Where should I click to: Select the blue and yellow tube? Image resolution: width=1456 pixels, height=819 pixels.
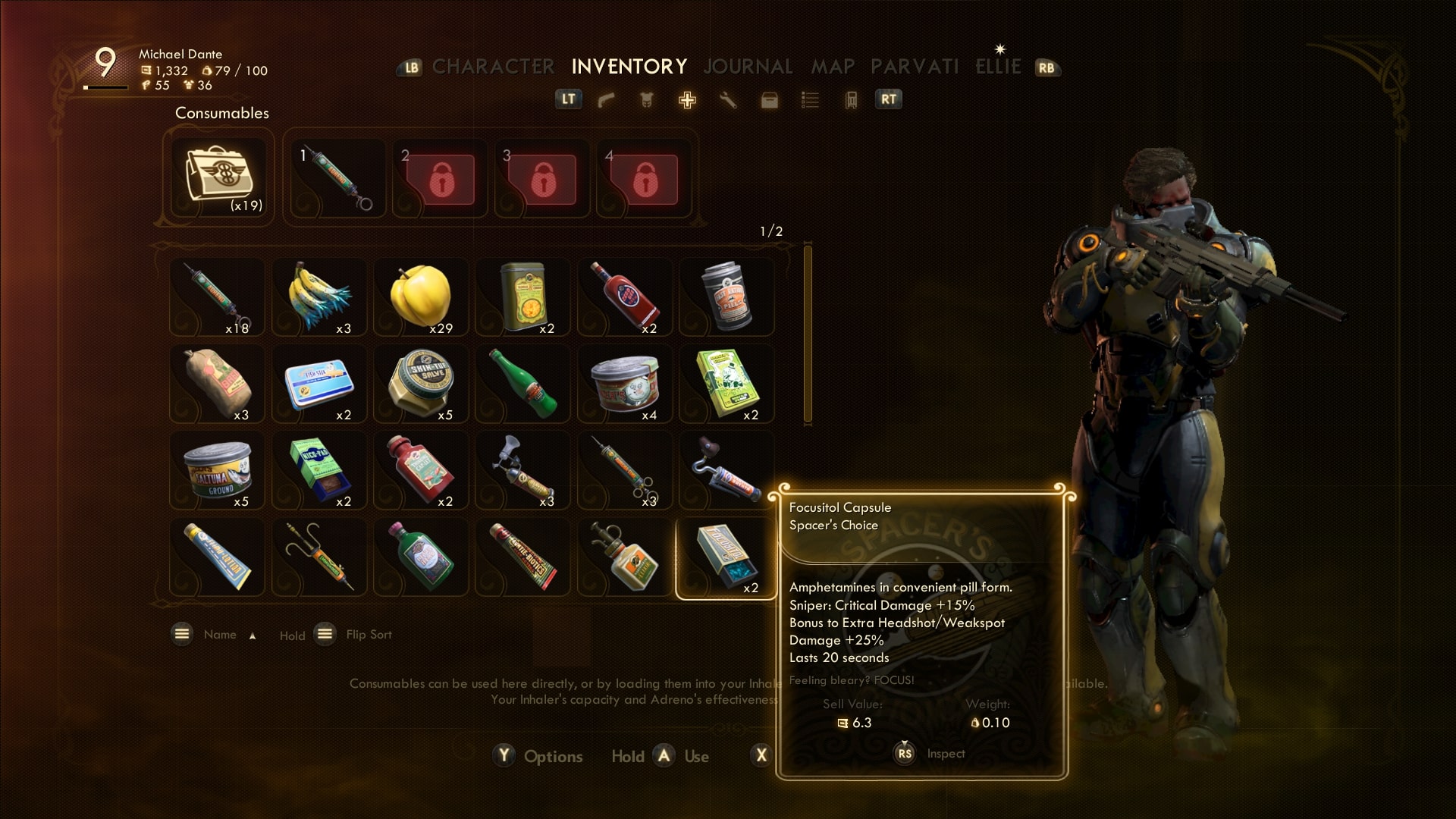(218, 557)
